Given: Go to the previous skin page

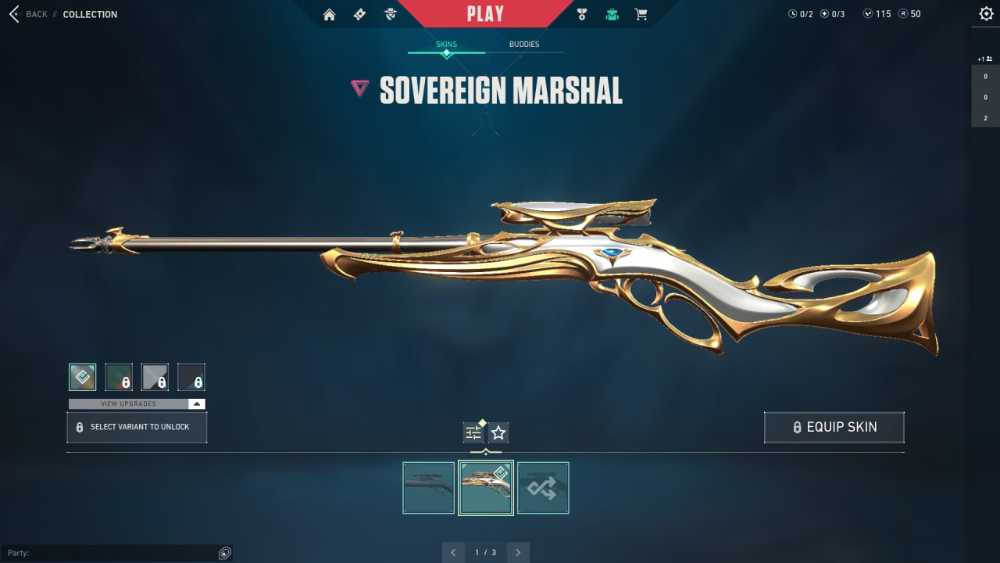Looking at the screenshot, I should 453,552.
